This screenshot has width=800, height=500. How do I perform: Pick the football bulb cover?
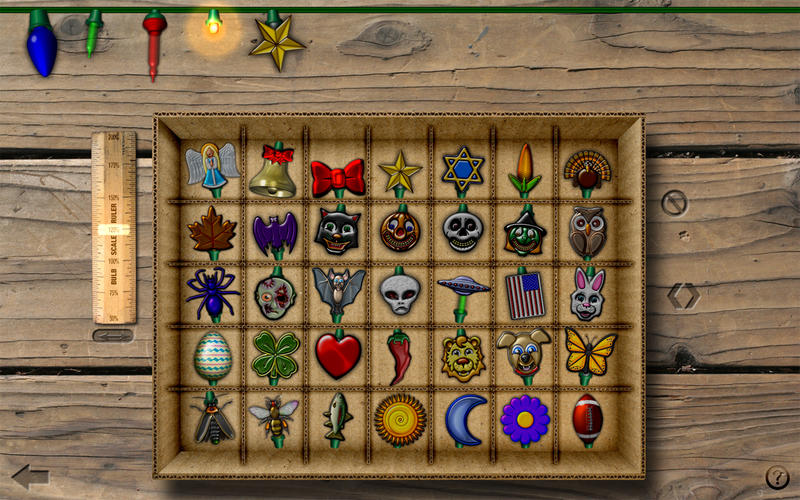click(587, 418)
